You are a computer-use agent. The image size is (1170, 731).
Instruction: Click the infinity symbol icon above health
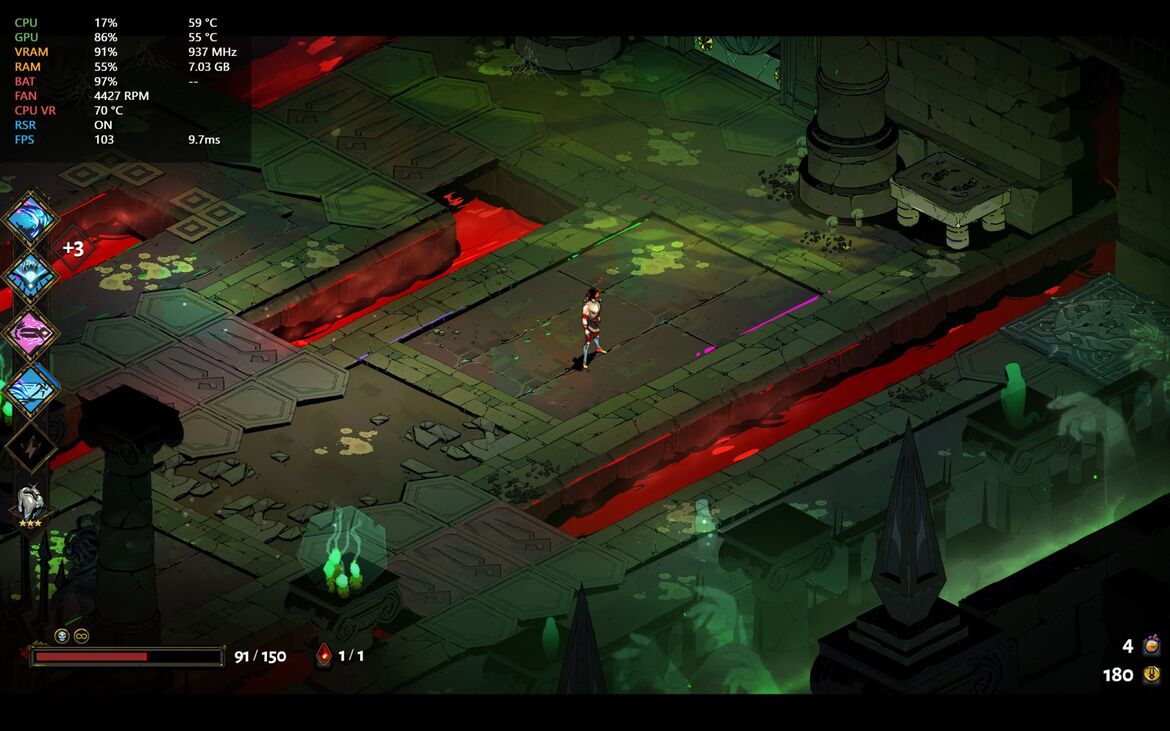[81, 636]
